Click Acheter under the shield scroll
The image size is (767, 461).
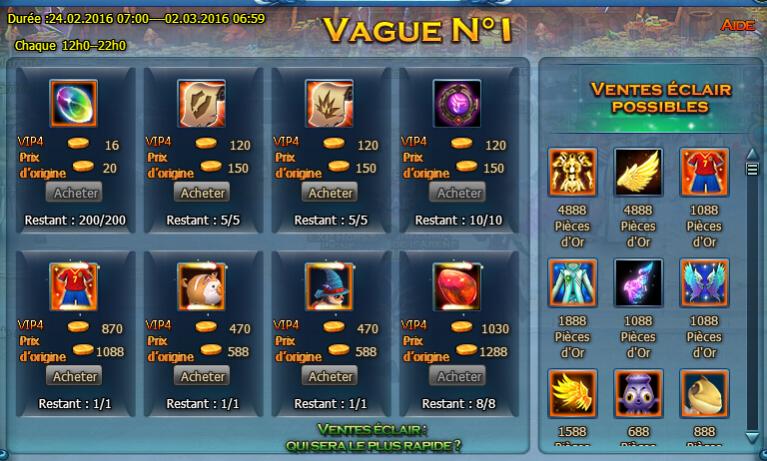coord(203,192)
